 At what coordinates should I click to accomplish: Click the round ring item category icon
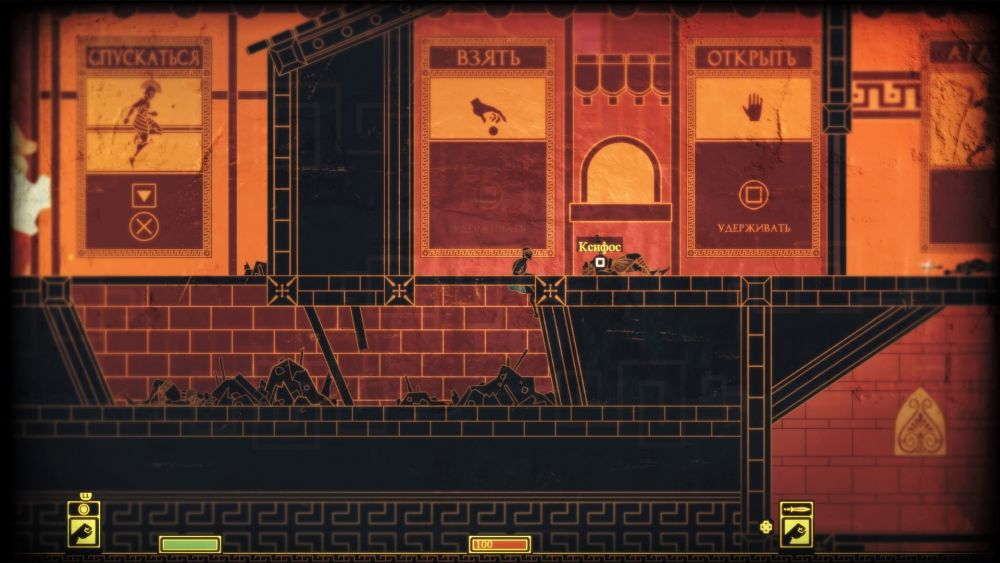click(x=84, y=510)
